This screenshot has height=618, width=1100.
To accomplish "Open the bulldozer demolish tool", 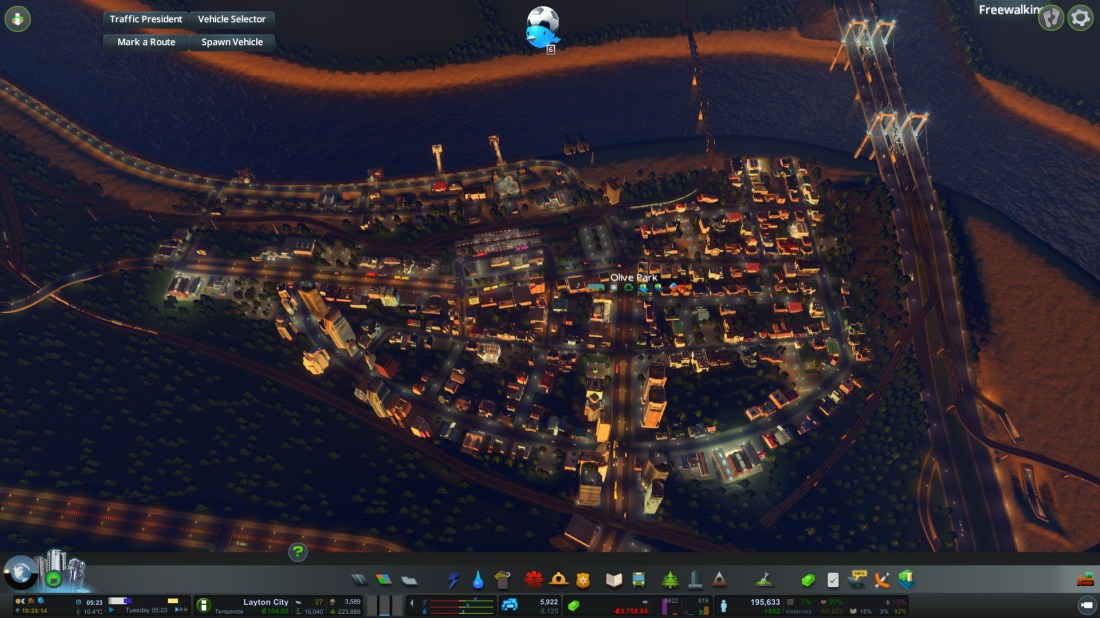I will pyautogui.click(x=1085, y=579).
